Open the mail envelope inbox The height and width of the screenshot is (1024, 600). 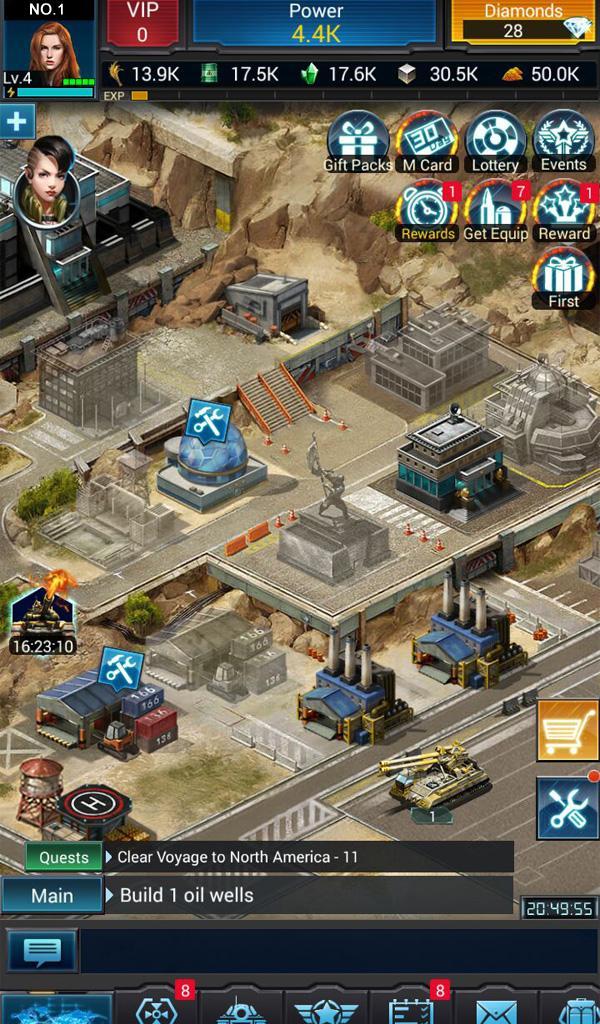496,1010
